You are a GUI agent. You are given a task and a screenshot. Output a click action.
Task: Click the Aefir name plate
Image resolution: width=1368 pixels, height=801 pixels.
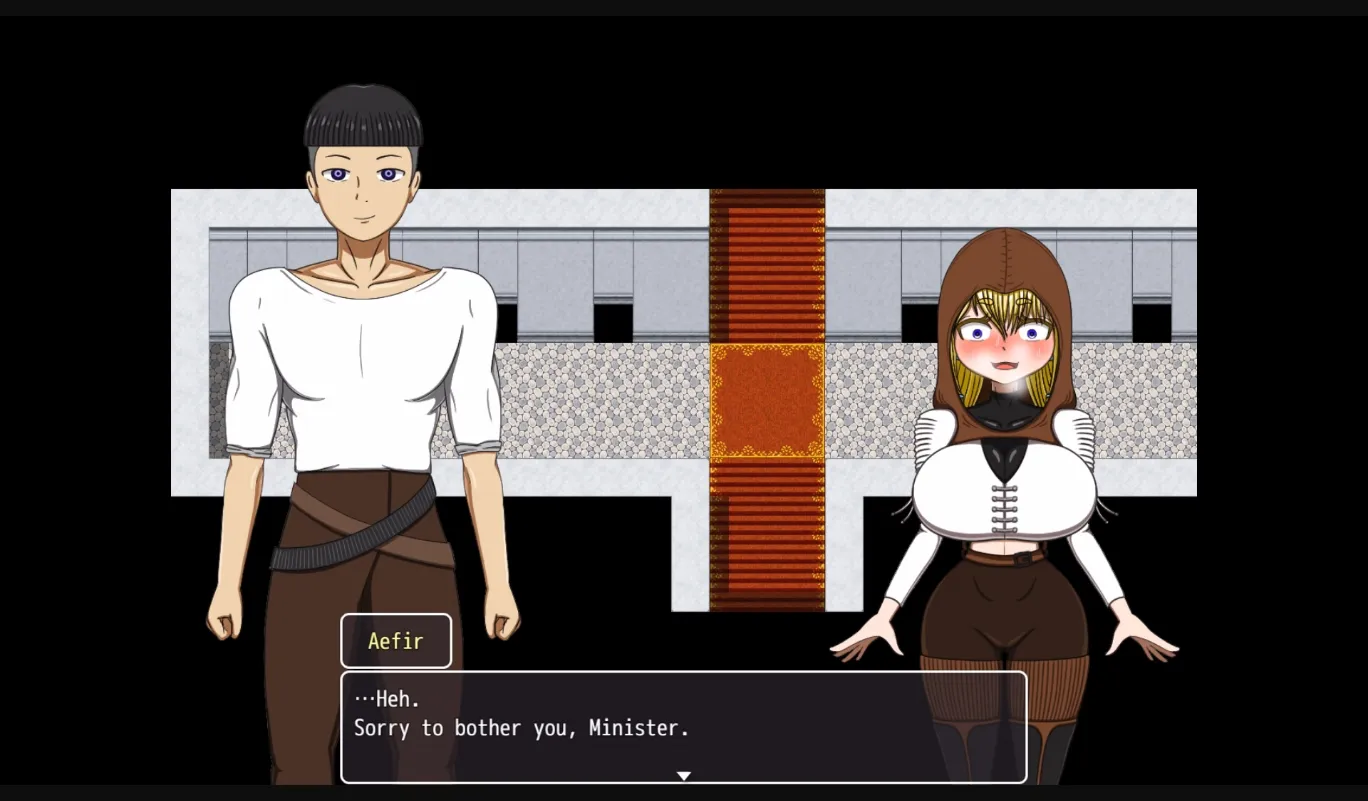click(395, 640)
